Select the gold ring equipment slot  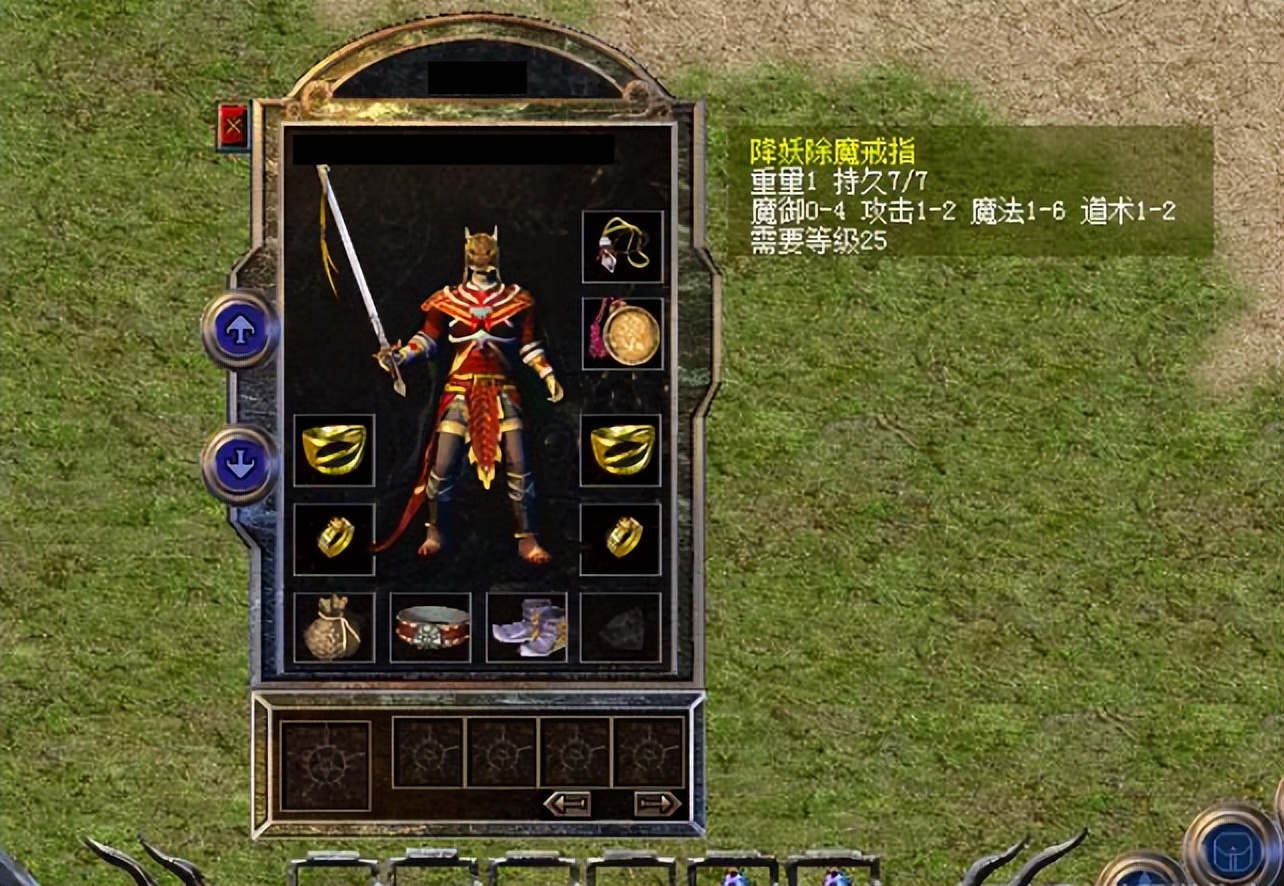[x=620, y=540]
